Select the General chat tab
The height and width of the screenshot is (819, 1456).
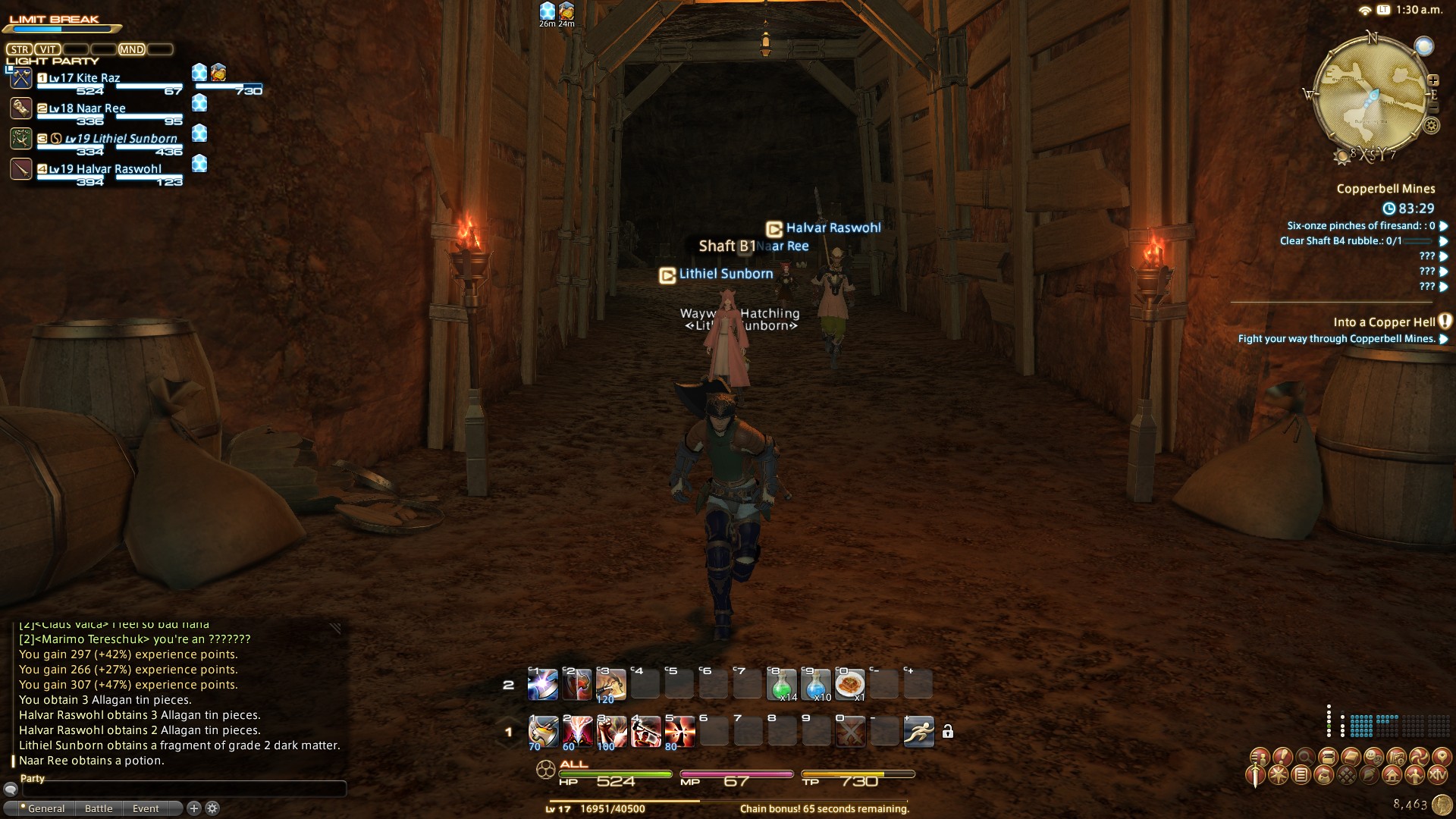click(45, 808)
